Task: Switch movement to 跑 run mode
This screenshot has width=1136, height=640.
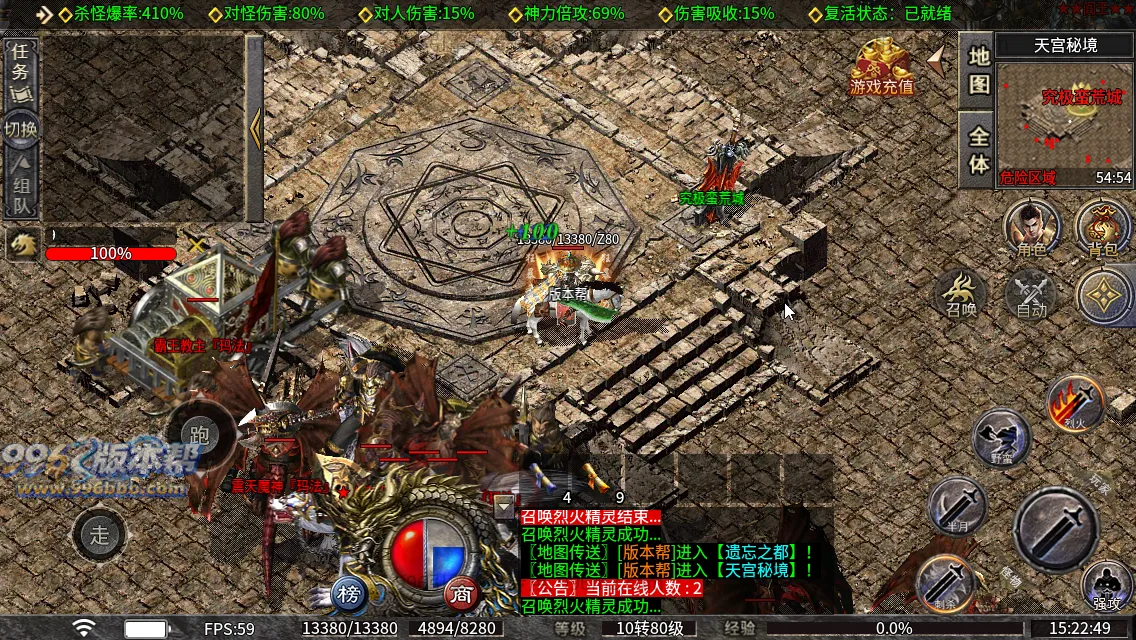Action: click(x=200, y=434)
